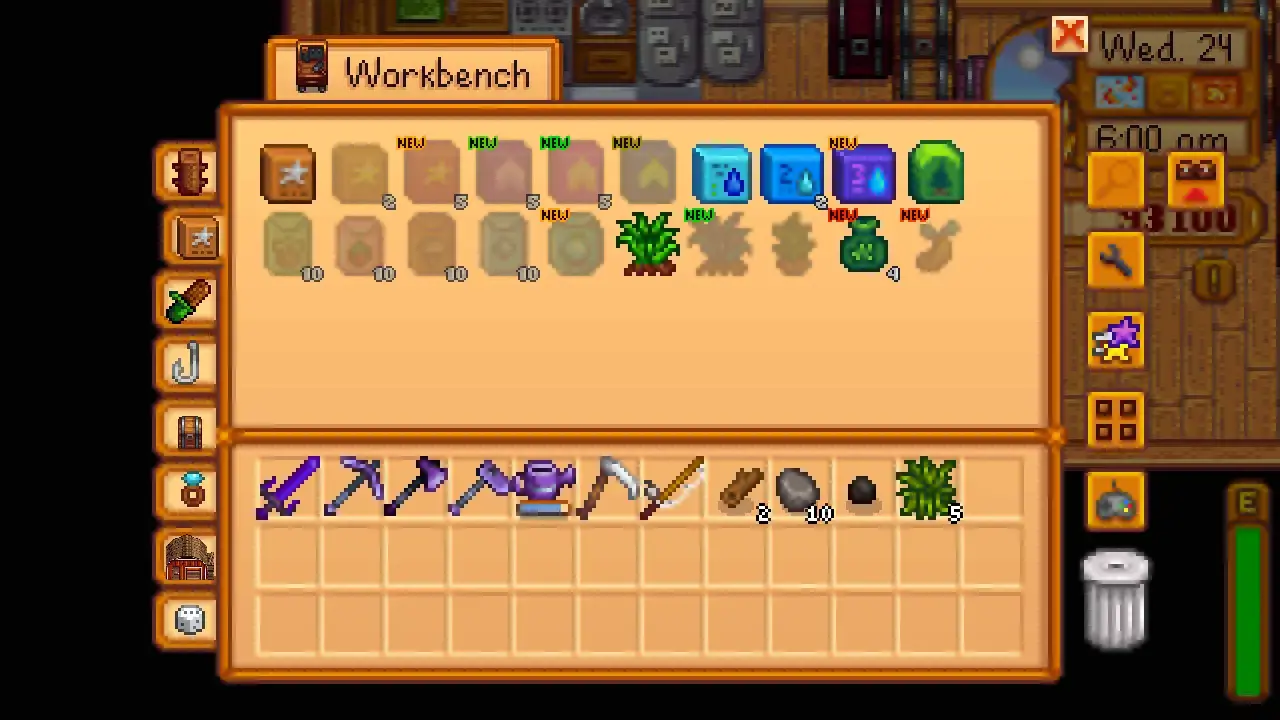Toggle the building category tab
1280x720 pixels.
pyautogui.click(x=189, y=557)
